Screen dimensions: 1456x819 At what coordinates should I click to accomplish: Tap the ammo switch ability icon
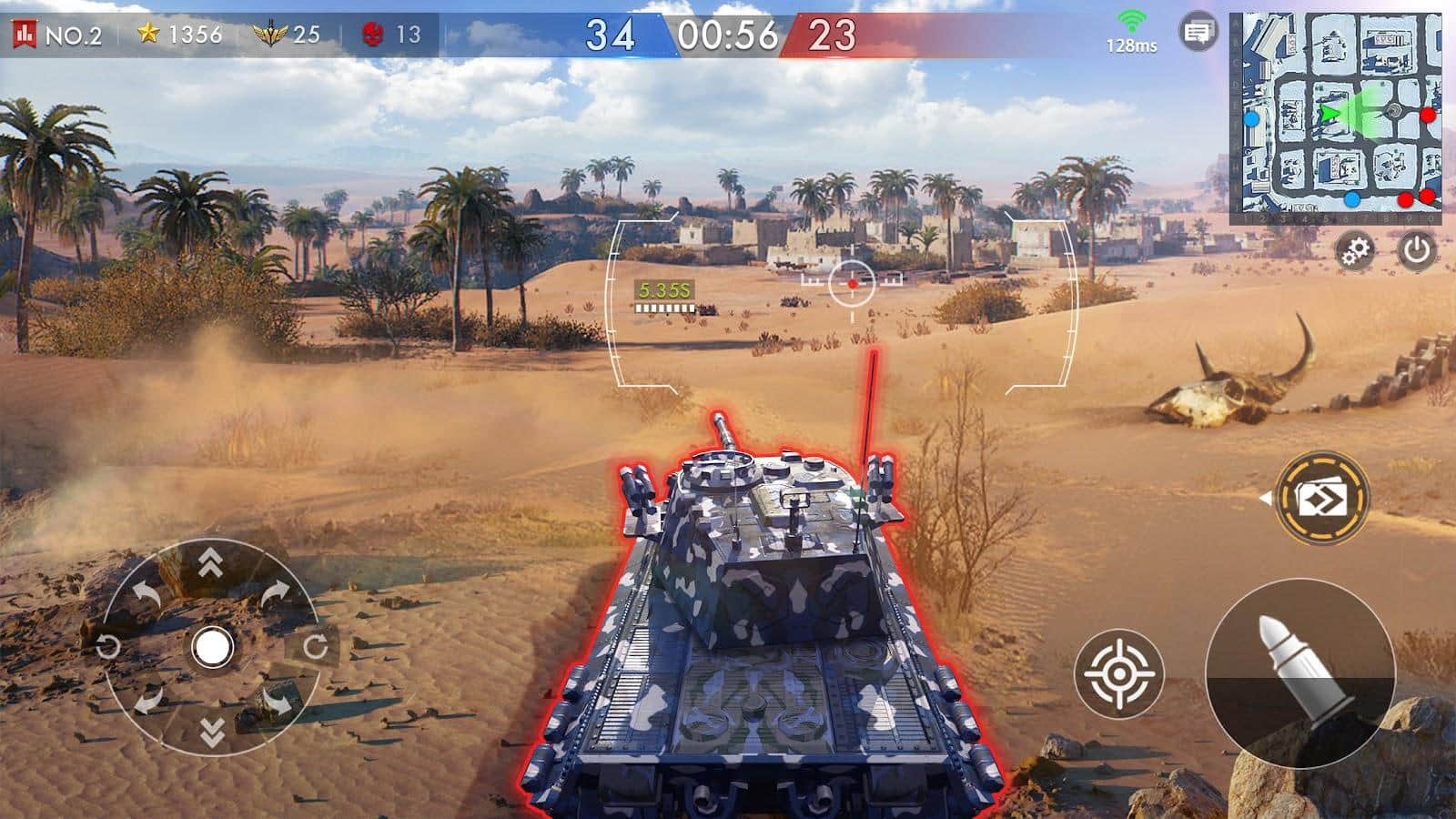[1321, 498]
